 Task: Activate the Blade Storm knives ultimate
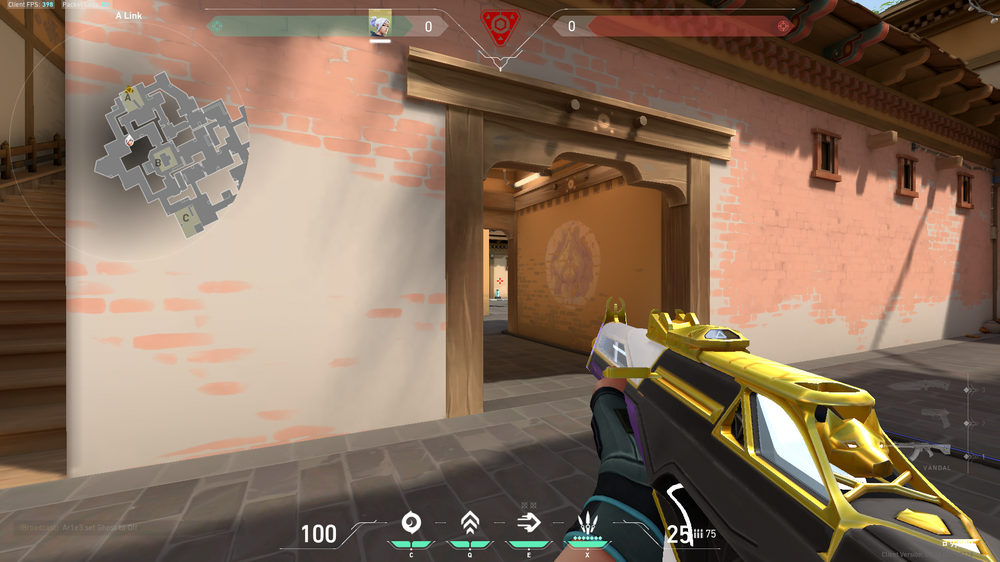pos(586,523)
